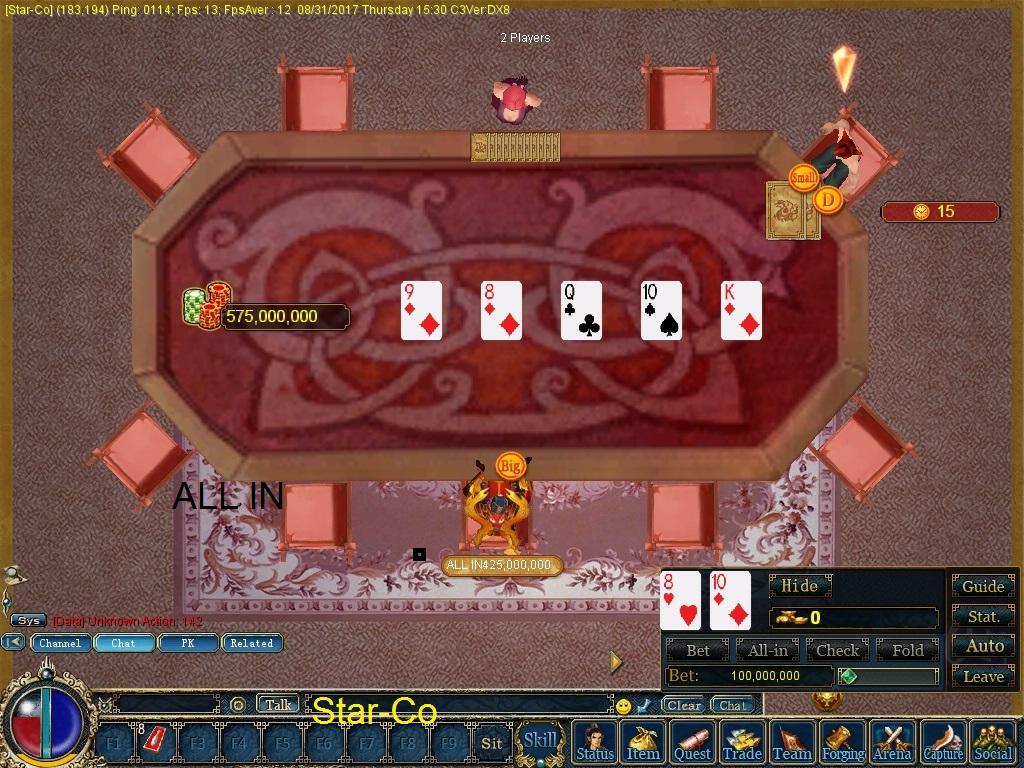Open the poker Guide
1024x768 pixels.
[982, 586]
